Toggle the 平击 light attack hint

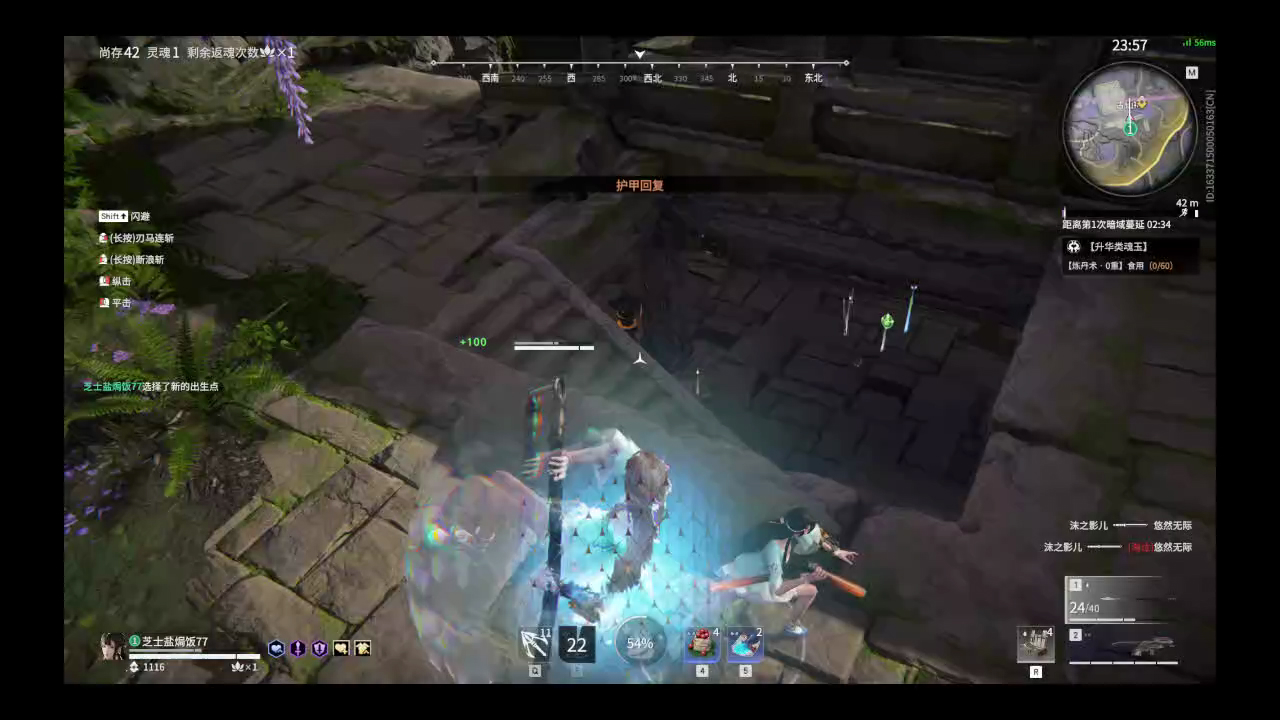pyautogui.click(x=116, y=302)
